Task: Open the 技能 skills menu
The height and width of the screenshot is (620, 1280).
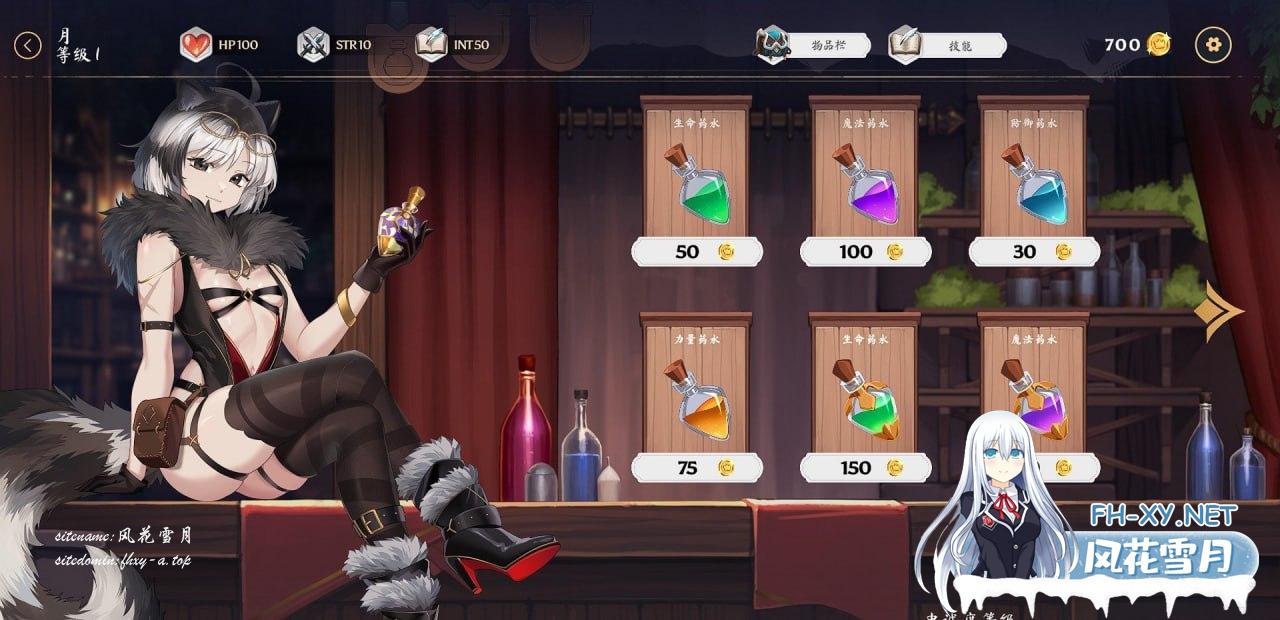Action: click(947, 45)
